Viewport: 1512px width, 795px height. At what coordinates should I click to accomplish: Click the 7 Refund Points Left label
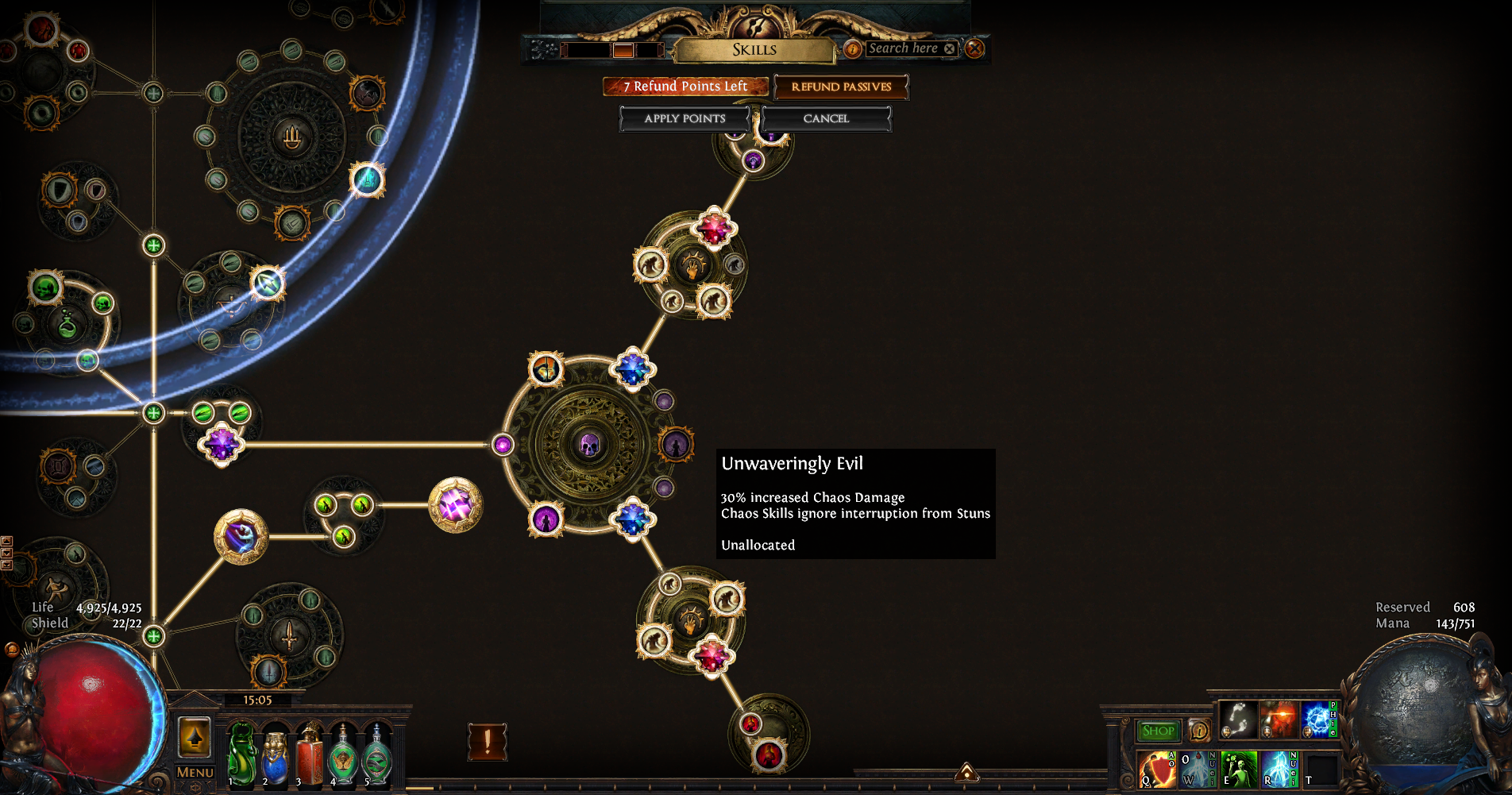[685, 87]
